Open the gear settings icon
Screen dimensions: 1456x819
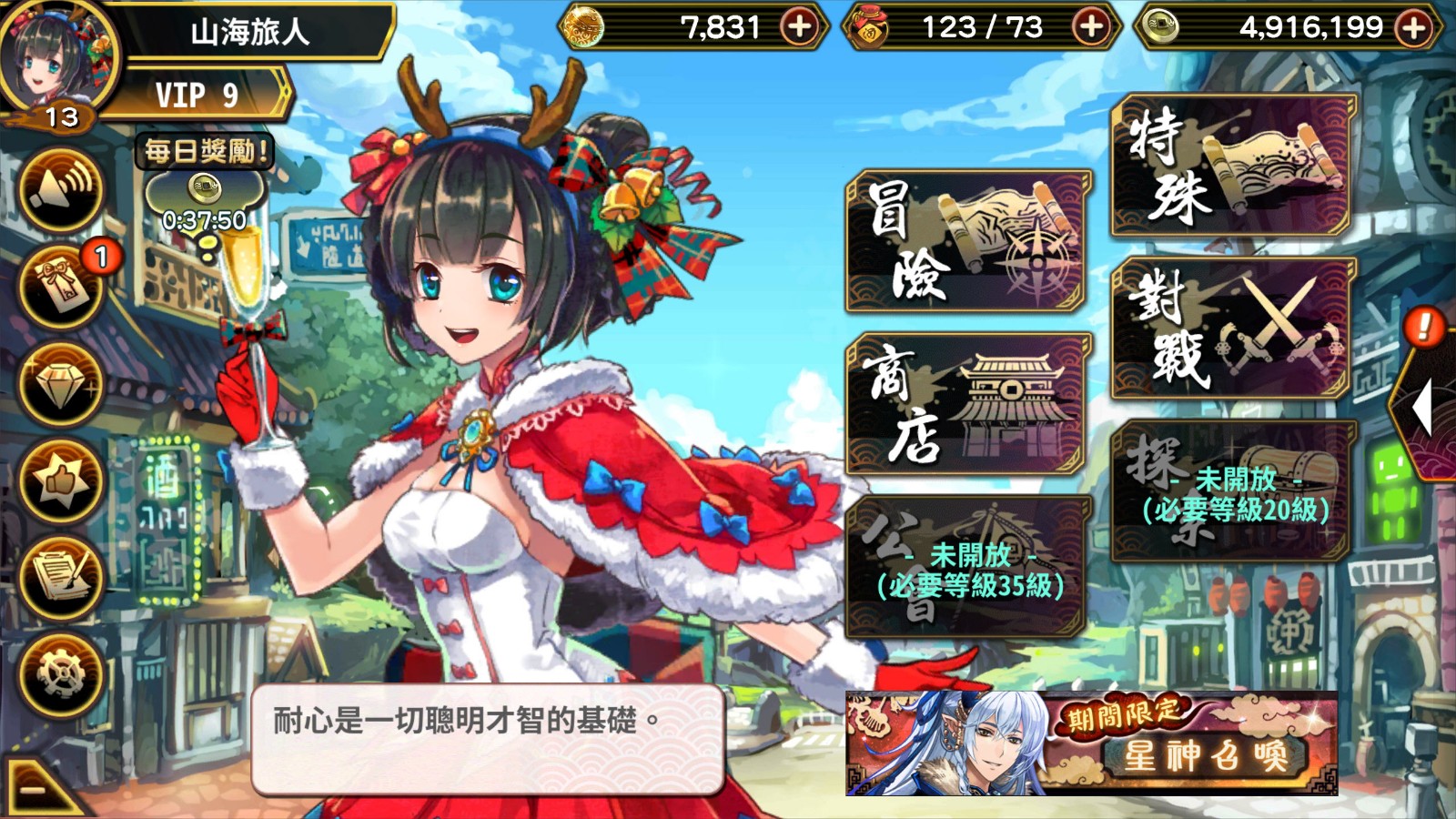[61, 675]
